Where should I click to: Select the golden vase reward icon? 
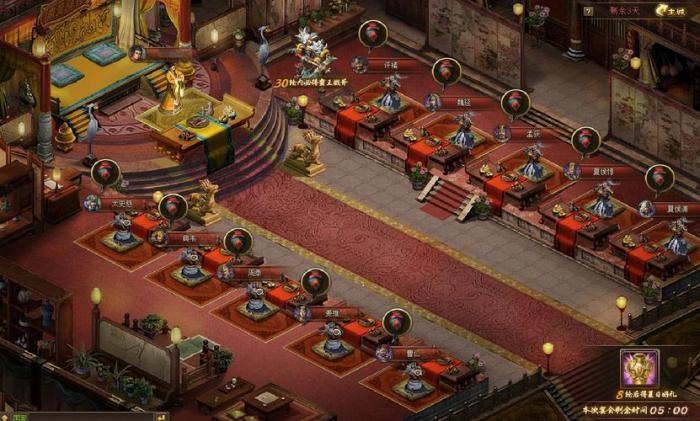(639, 370)
